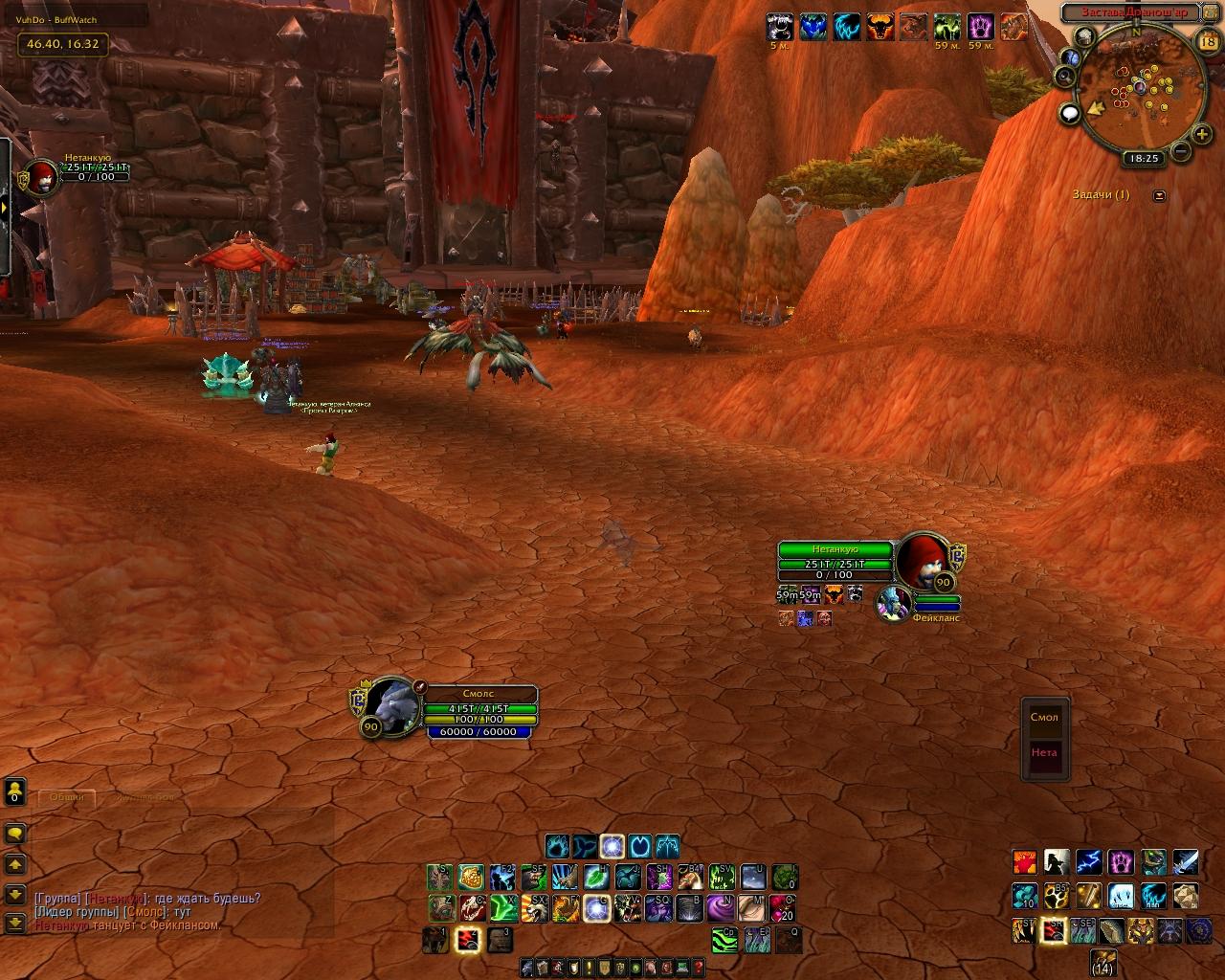Screen dimensions: 1225x980
Task: Switch to the blue paw print form
Action: (x=558, y=846)
